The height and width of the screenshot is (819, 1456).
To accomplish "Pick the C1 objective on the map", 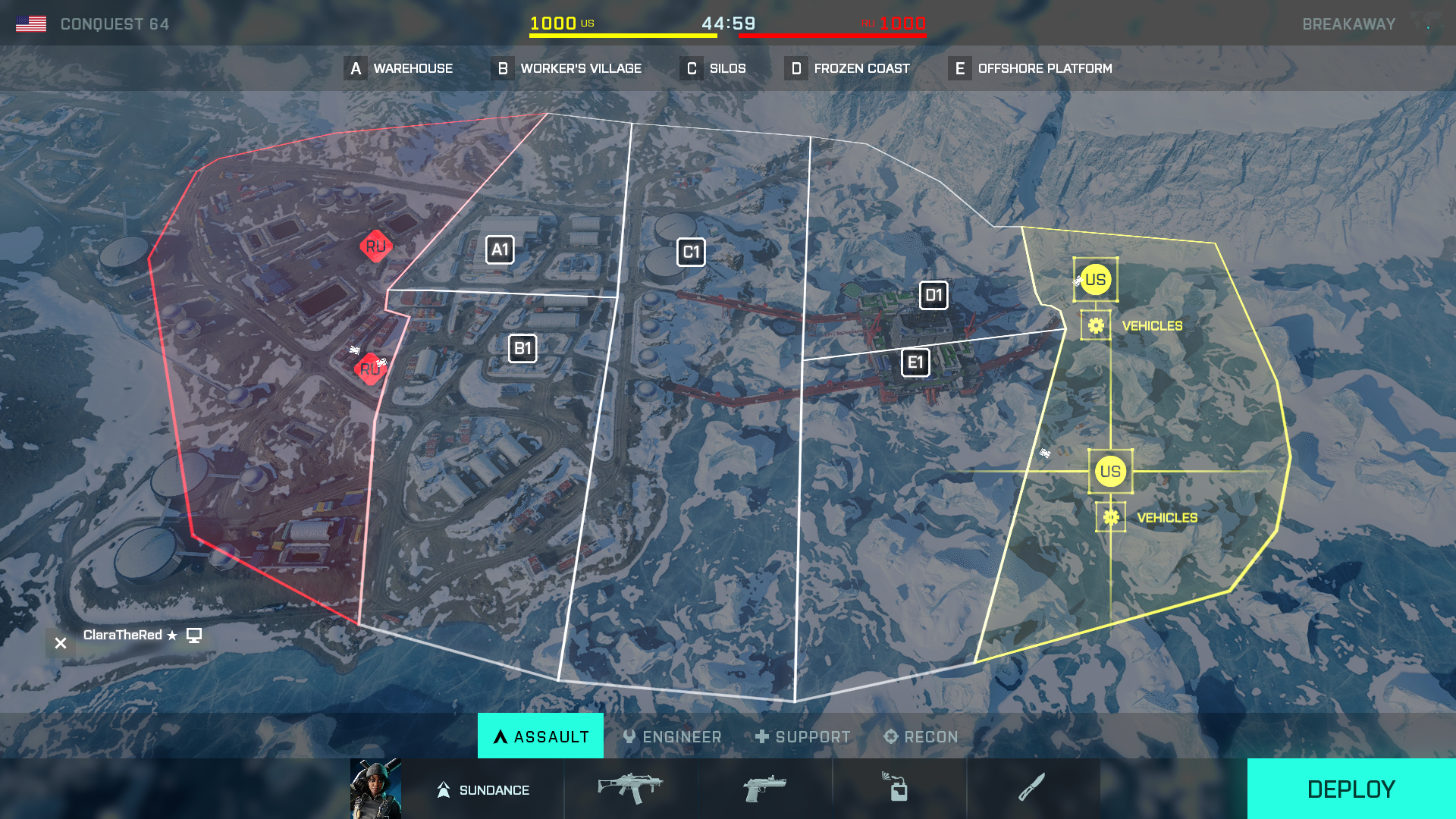I will (691, 253).
